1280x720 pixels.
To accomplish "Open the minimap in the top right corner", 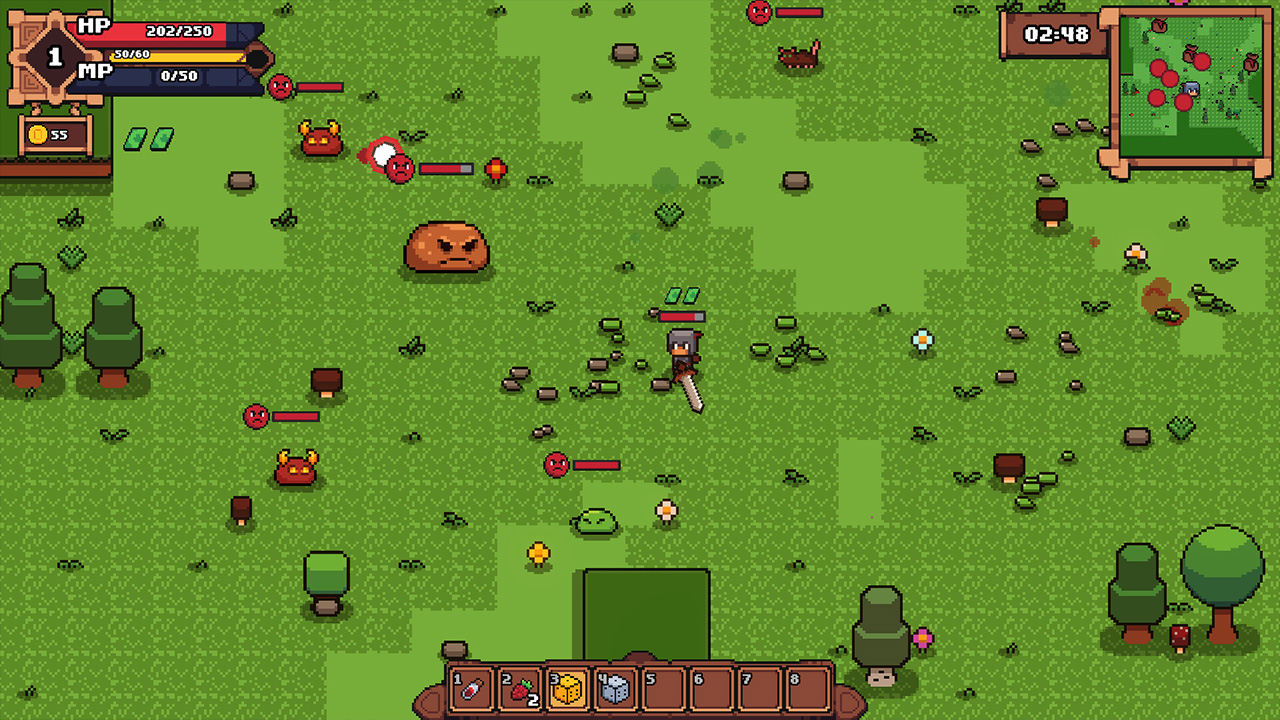I will click(1190, 80).
